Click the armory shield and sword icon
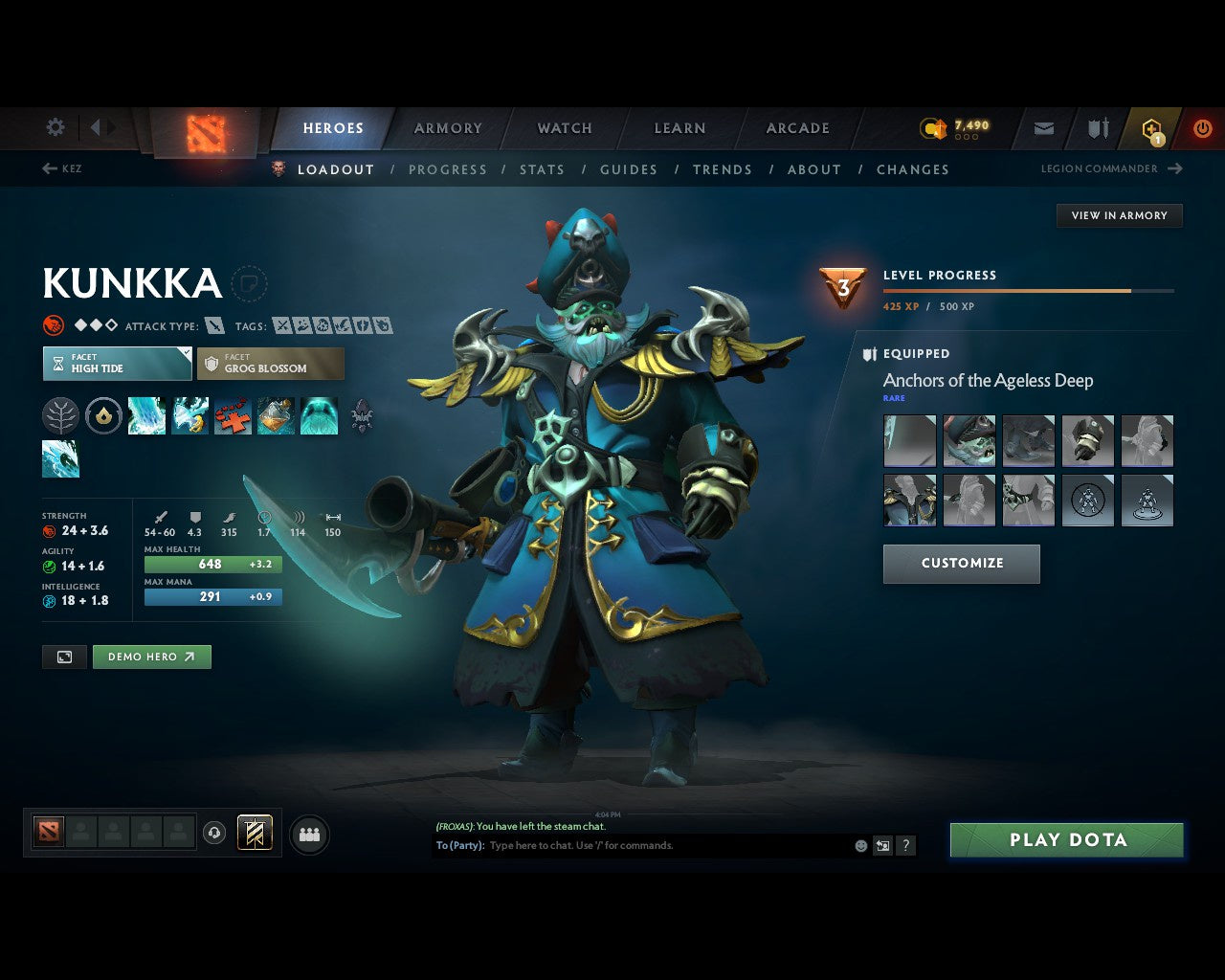 [1096, 127]
